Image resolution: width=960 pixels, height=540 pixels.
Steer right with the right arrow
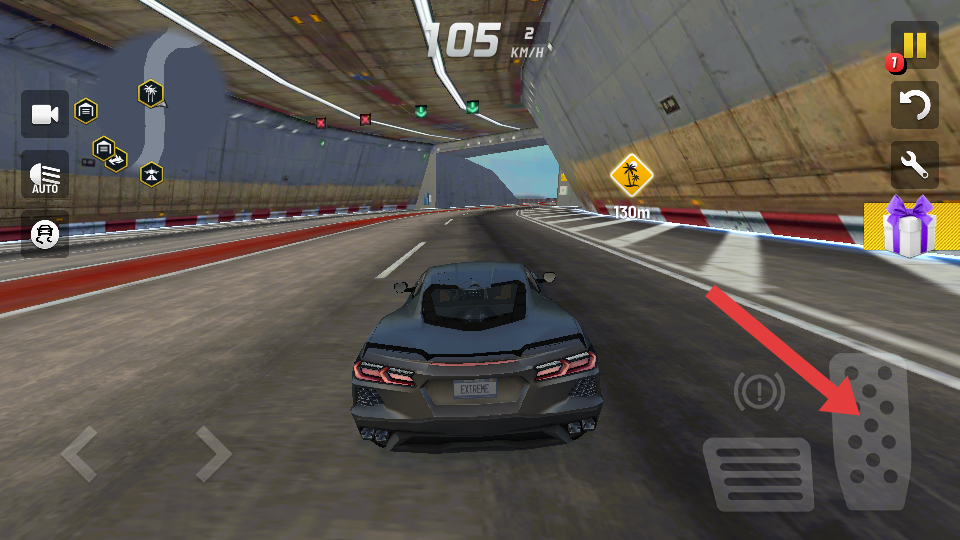click(212, 454)
